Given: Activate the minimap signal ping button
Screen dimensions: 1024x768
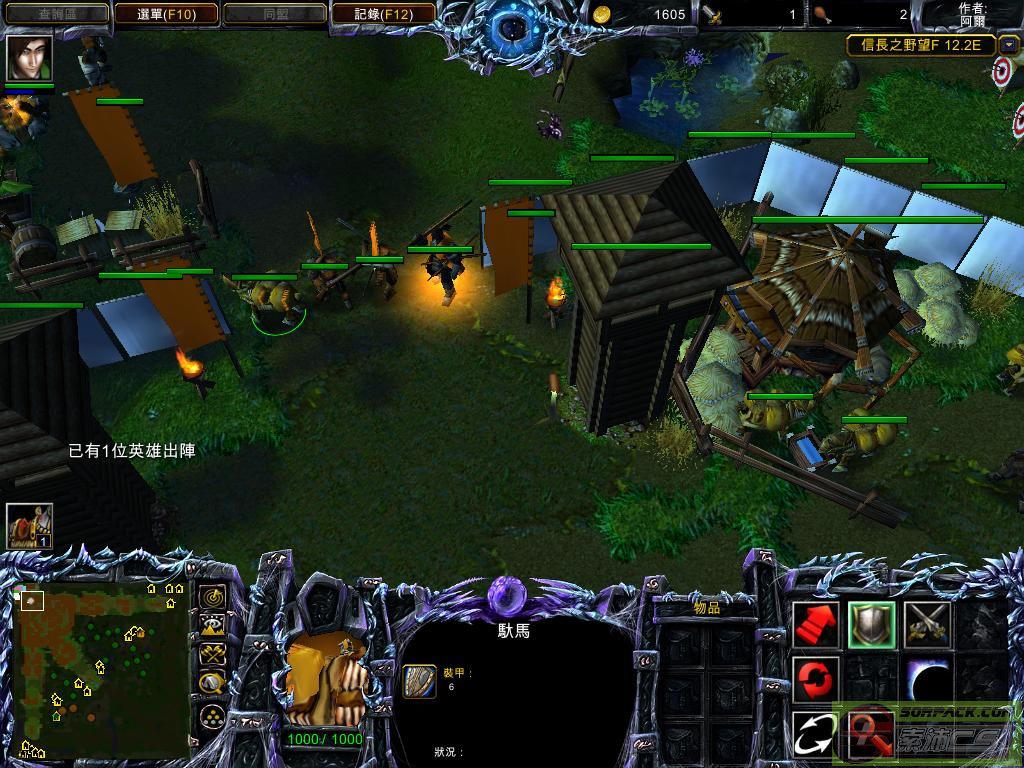Looking at the screenshot, I should pos(212,597).
